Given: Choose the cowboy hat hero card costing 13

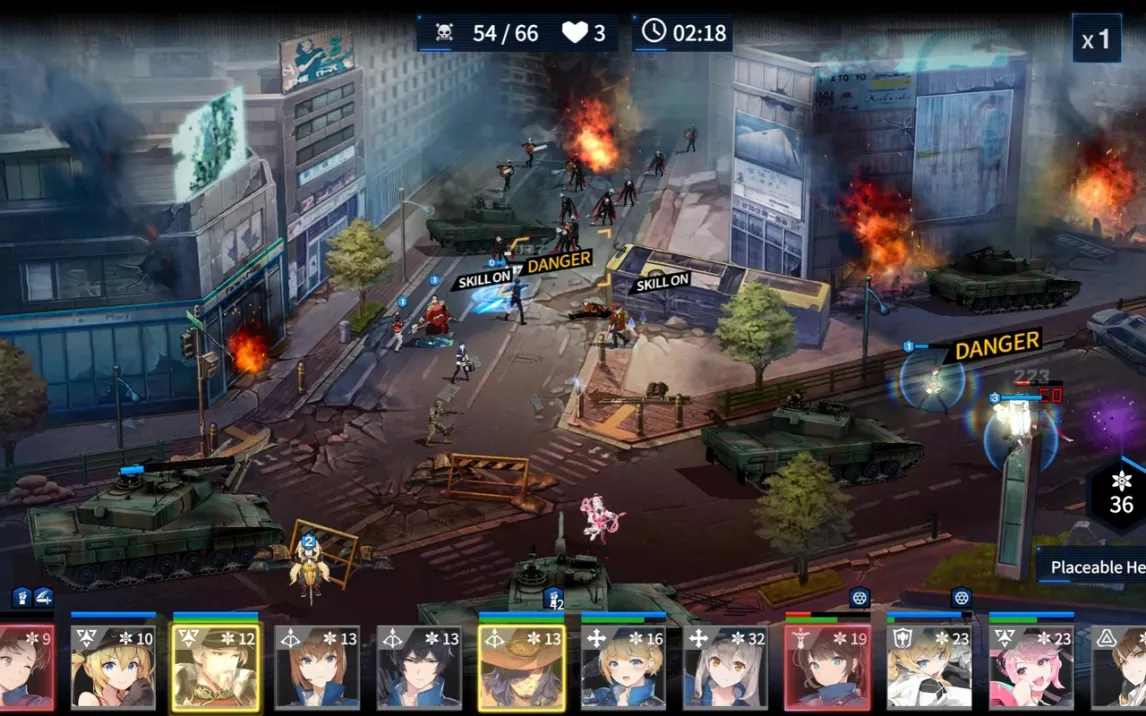Looking at the screenshot, I should click(x=521, y=667).
